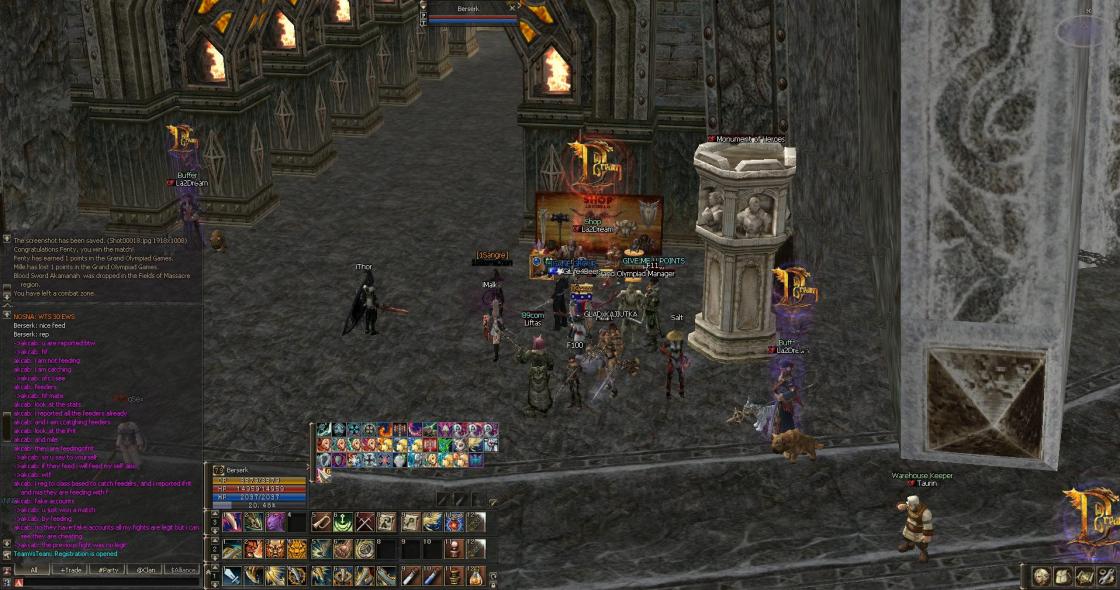Use the sword skill in the bottom hotbar
The height and width of the screenshot is (590, 1120).
click(231, 576)
